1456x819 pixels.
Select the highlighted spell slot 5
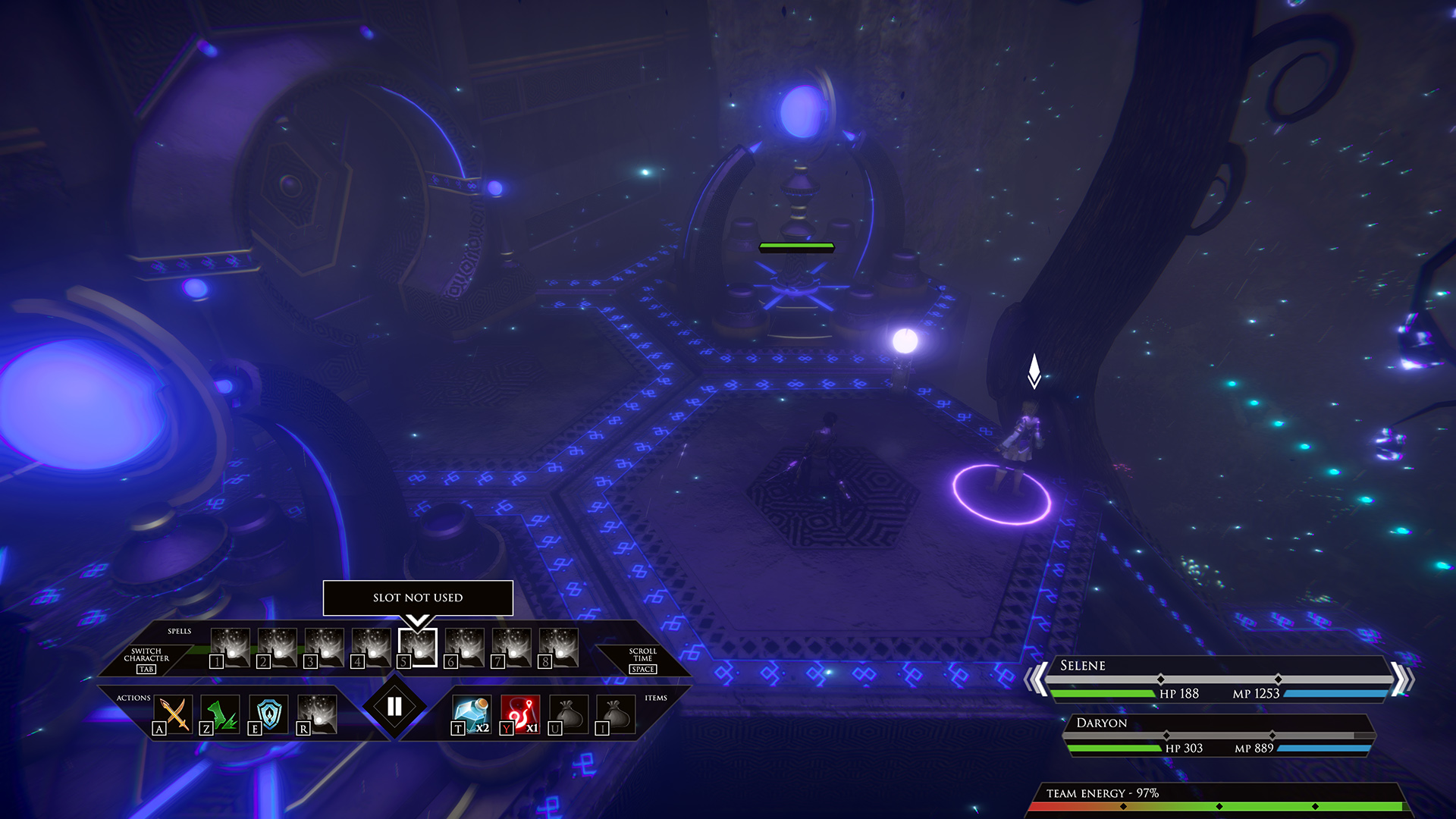(418, 648)
